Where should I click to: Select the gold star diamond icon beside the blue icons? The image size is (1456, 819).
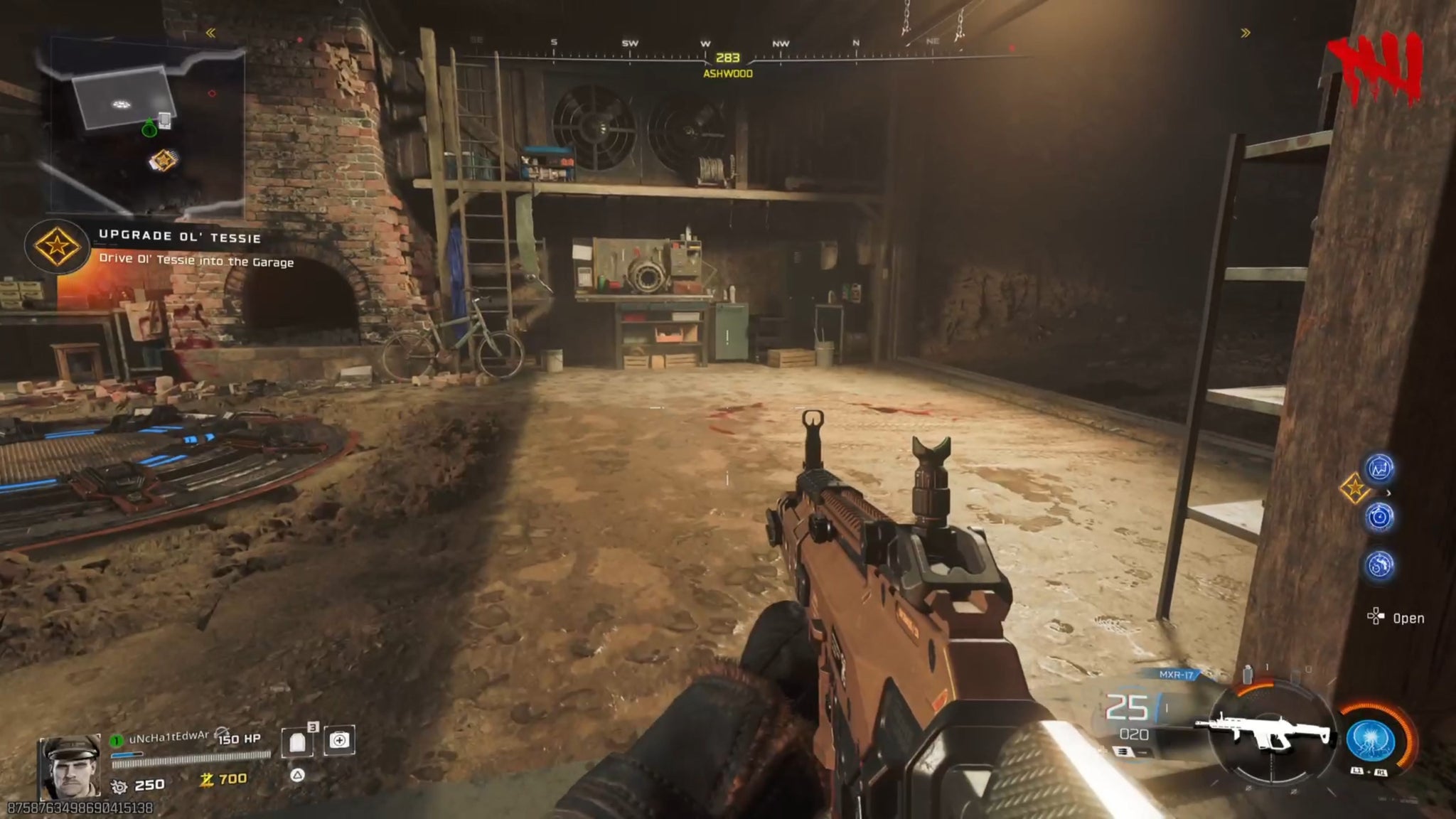pos(1354,488)
